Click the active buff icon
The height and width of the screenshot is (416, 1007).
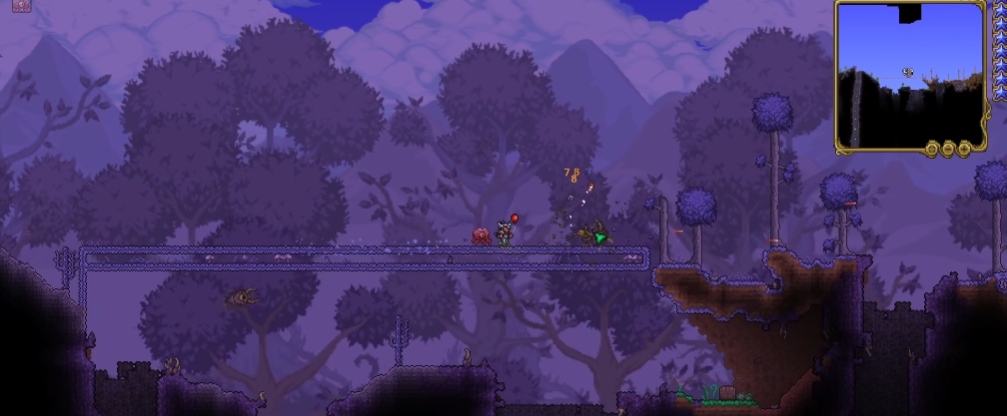[x=22, y=5]
